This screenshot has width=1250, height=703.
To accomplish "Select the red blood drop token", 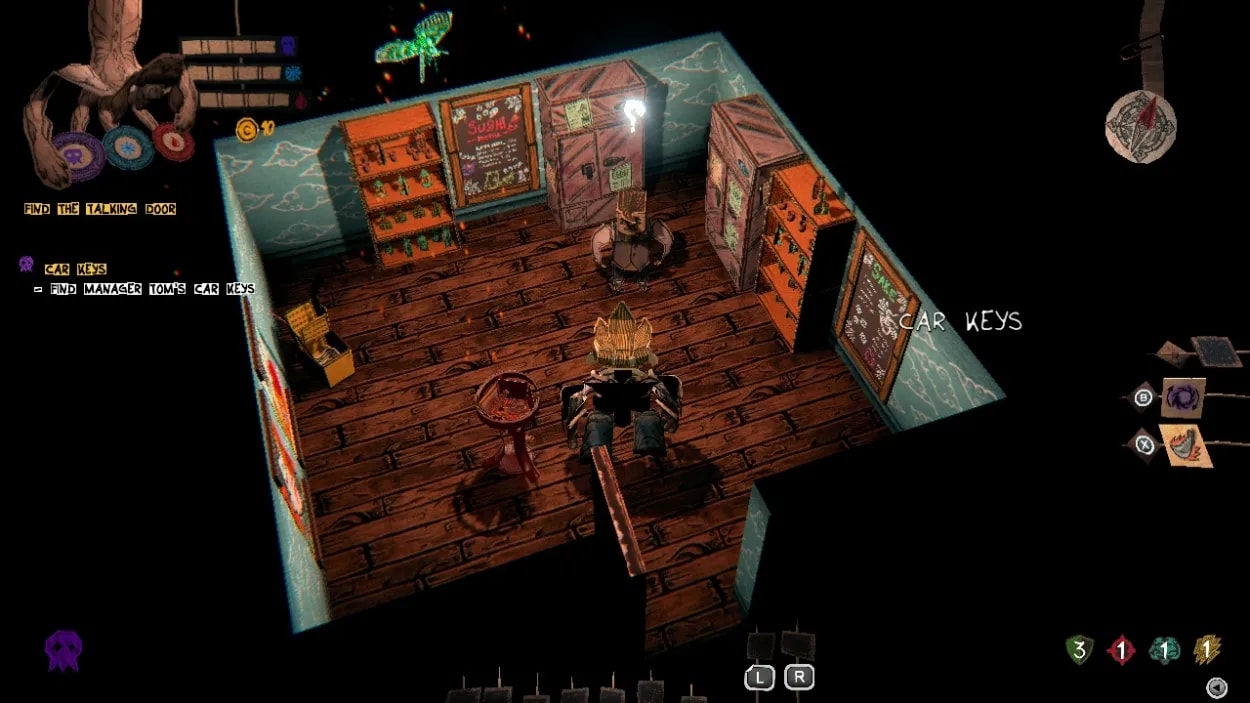I will [x=173, y=142].
